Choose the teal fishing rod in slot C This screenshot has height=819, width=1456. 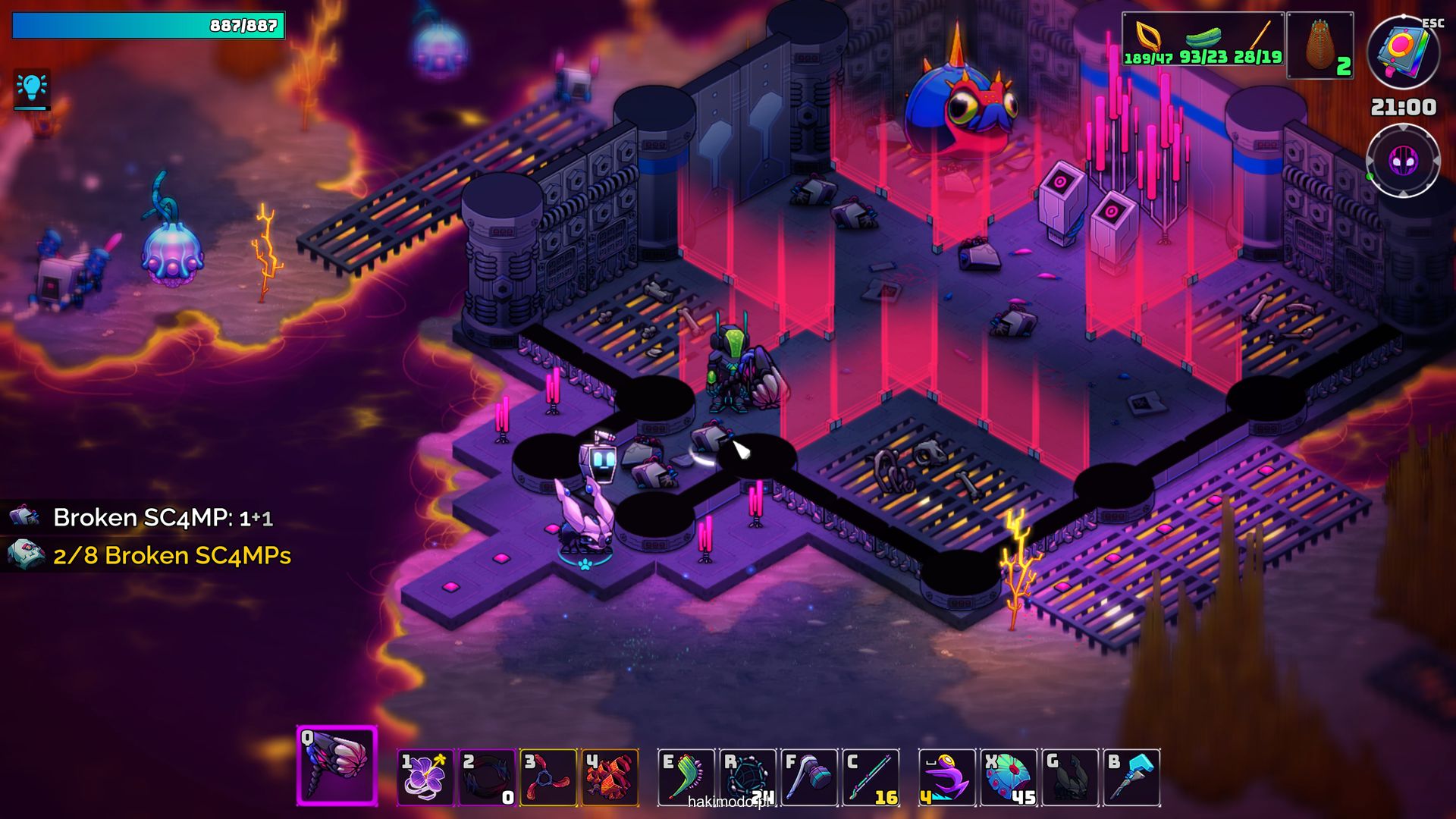(871, 777)
